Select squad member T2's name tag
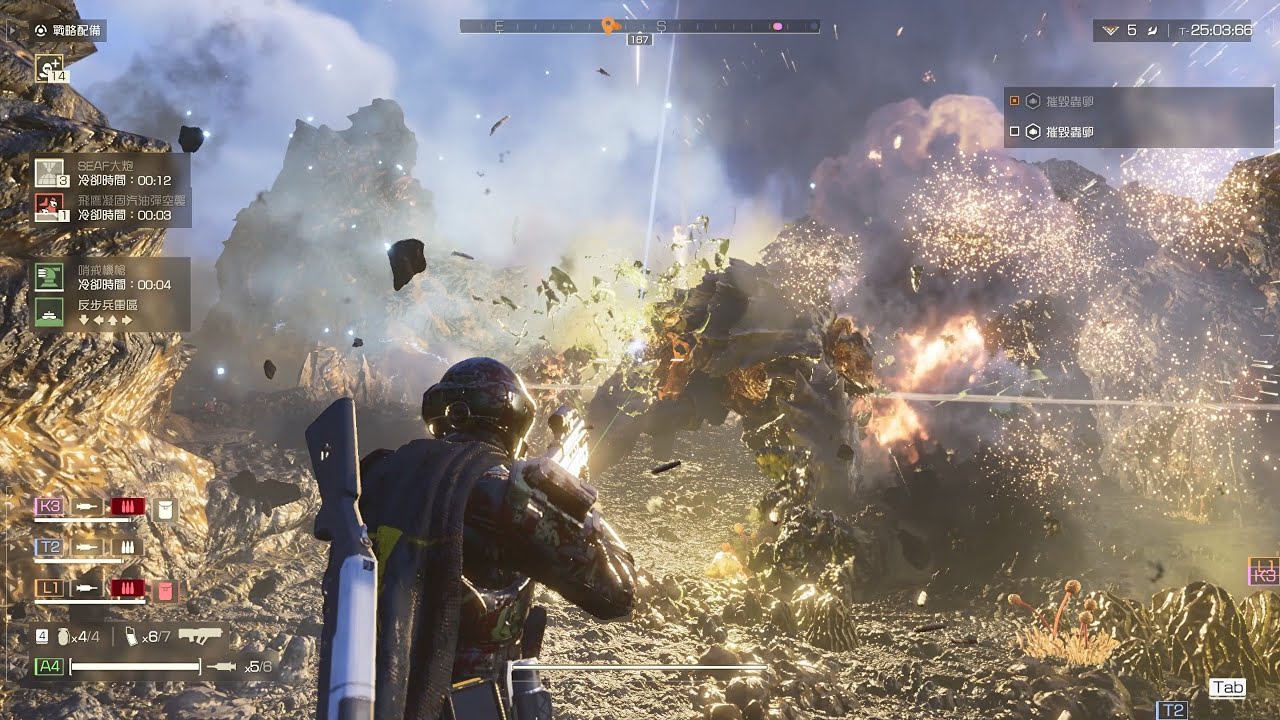Screen dimensions: 1280x720 (x=49, y=547)
